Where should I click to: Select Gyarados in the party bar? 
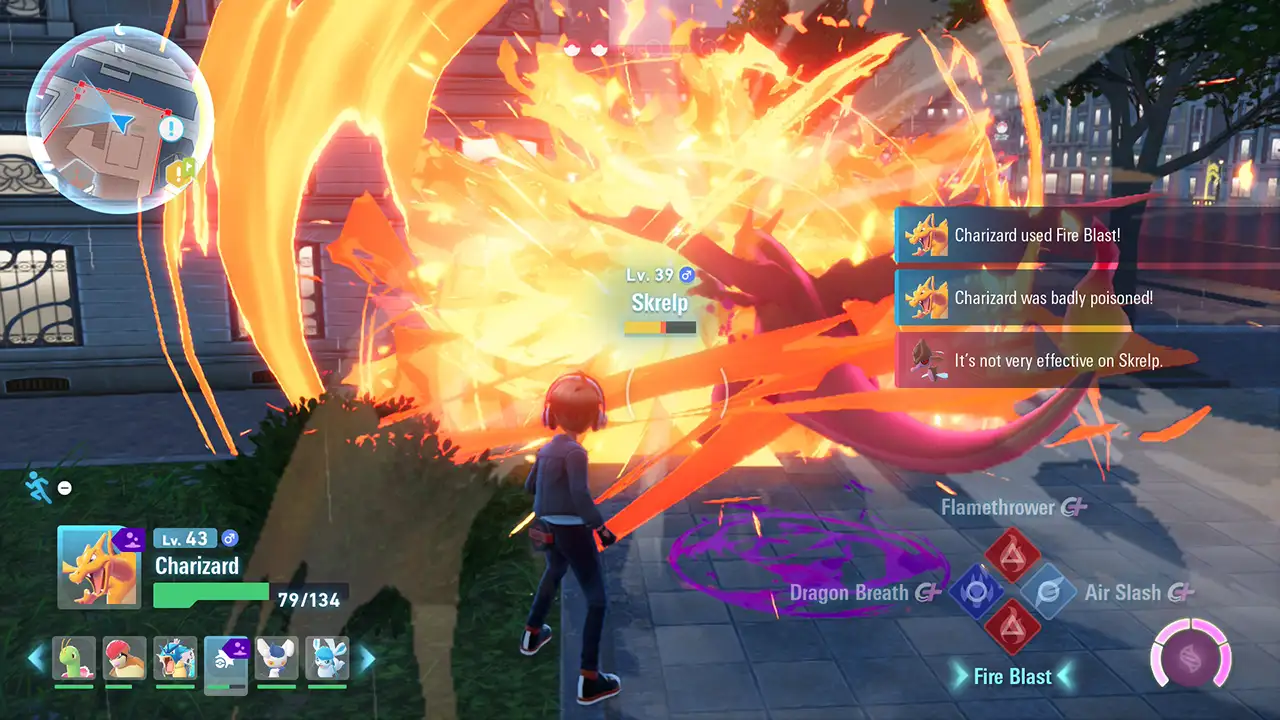click(x=176, y=659)
